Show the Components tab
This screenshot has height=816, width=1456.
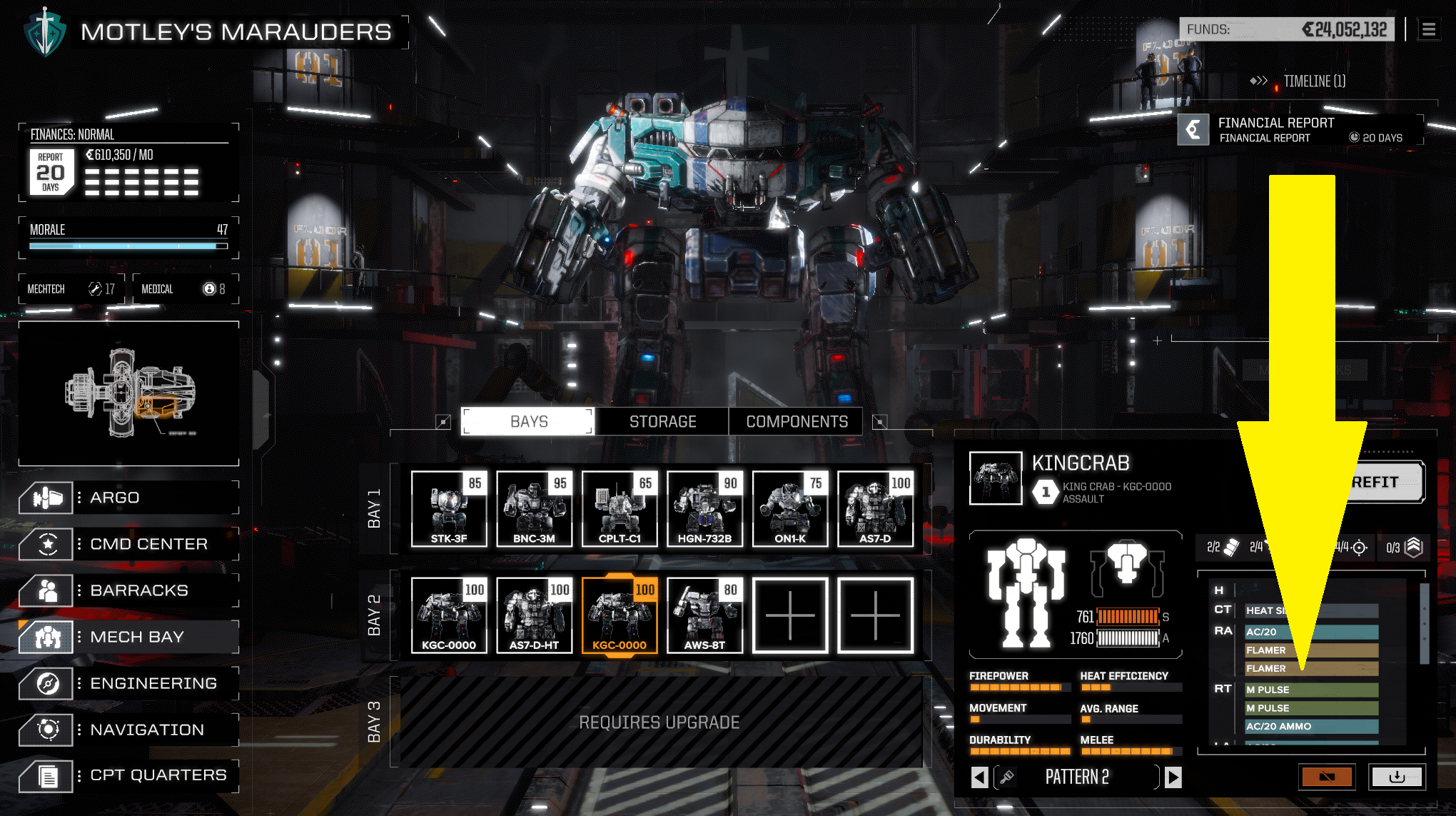797,422
